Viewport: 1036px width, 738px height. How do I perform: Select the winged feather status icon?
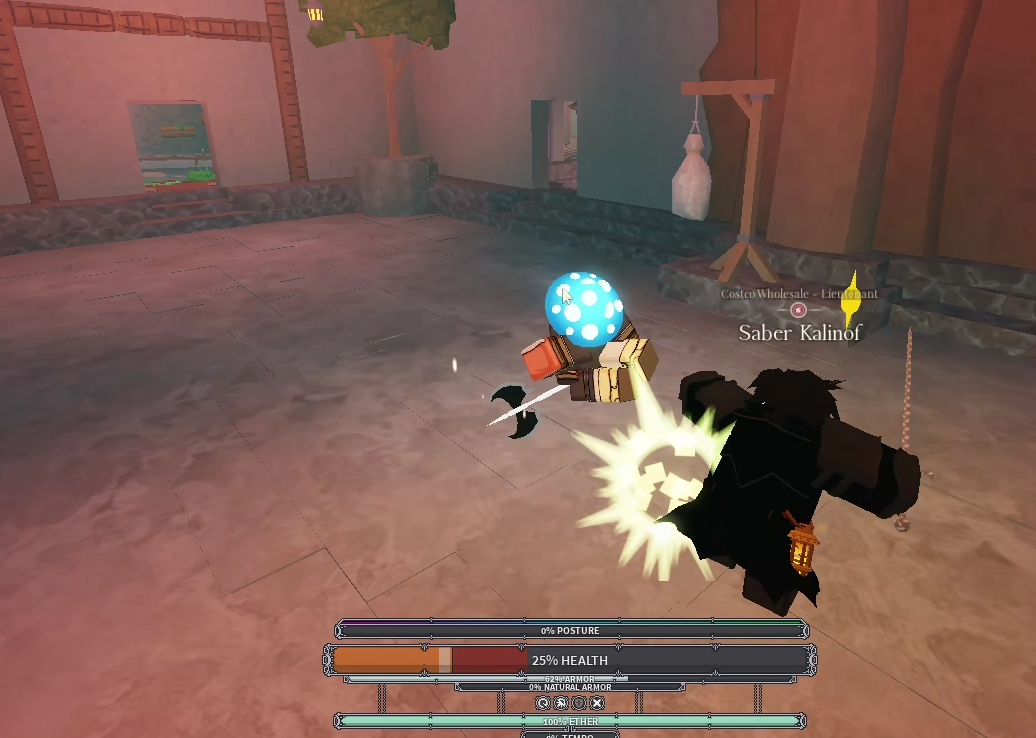point(561,703)
